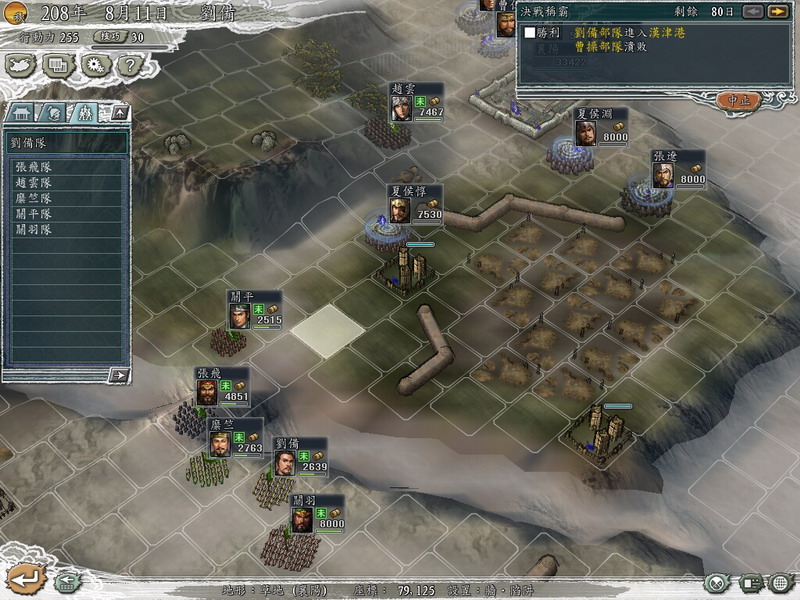Collapse the unit list panel with up arrow
The width and height of the screenshot is (800, 600).
coord(118,112)
